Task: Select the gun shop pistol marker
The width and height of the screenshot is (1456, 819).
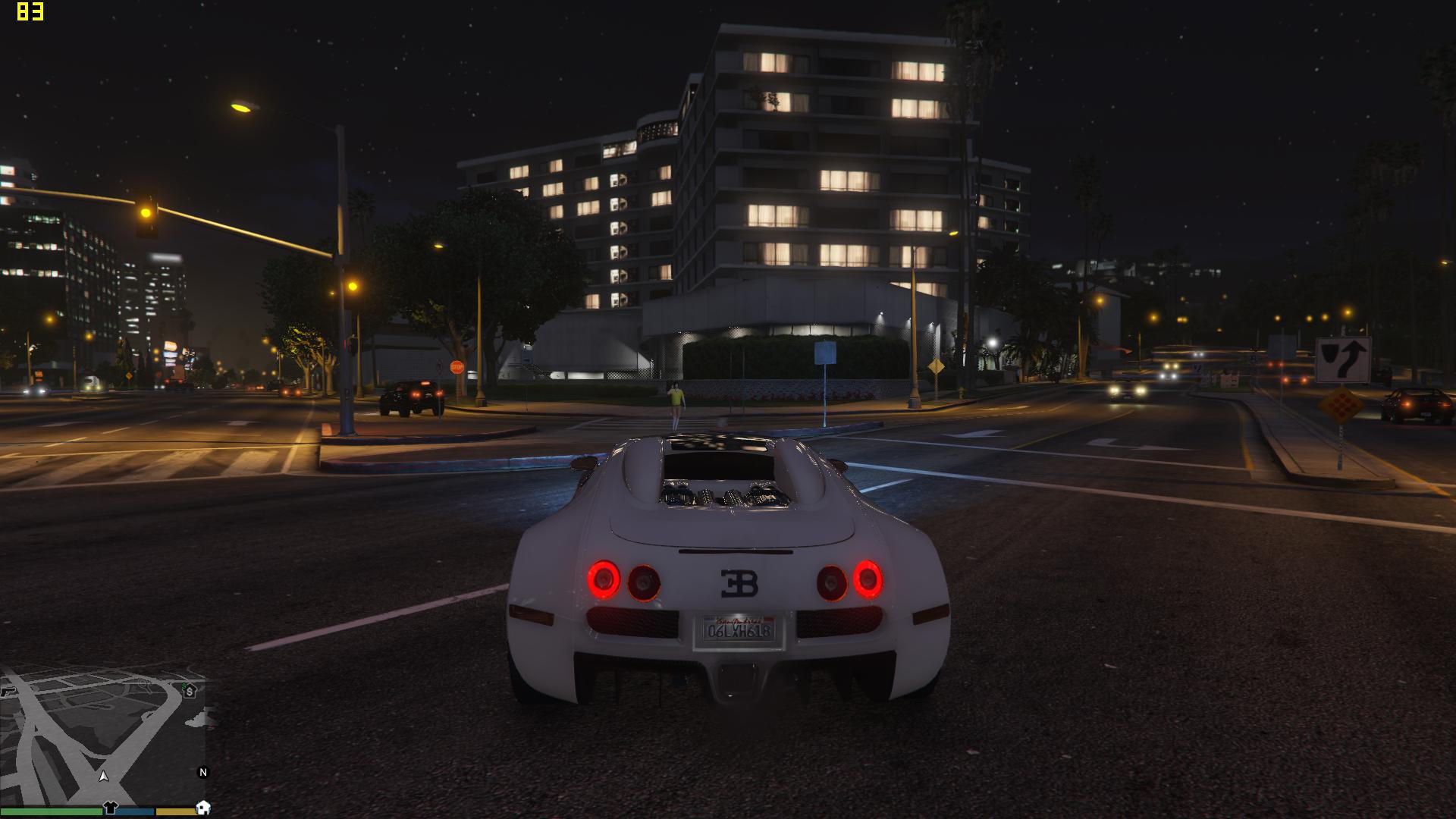Action: 7,692
